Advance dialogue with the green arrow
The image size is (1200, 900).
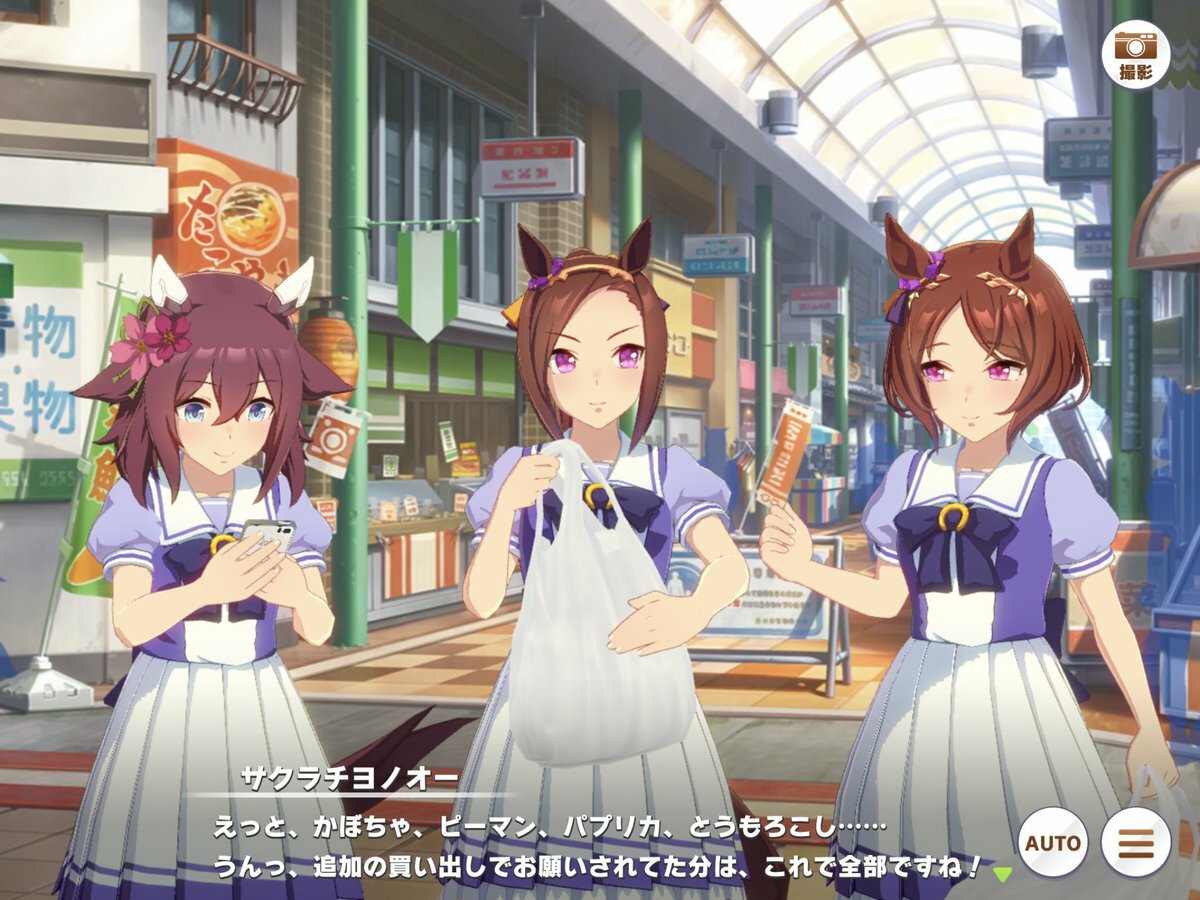tap(1002, 874)
